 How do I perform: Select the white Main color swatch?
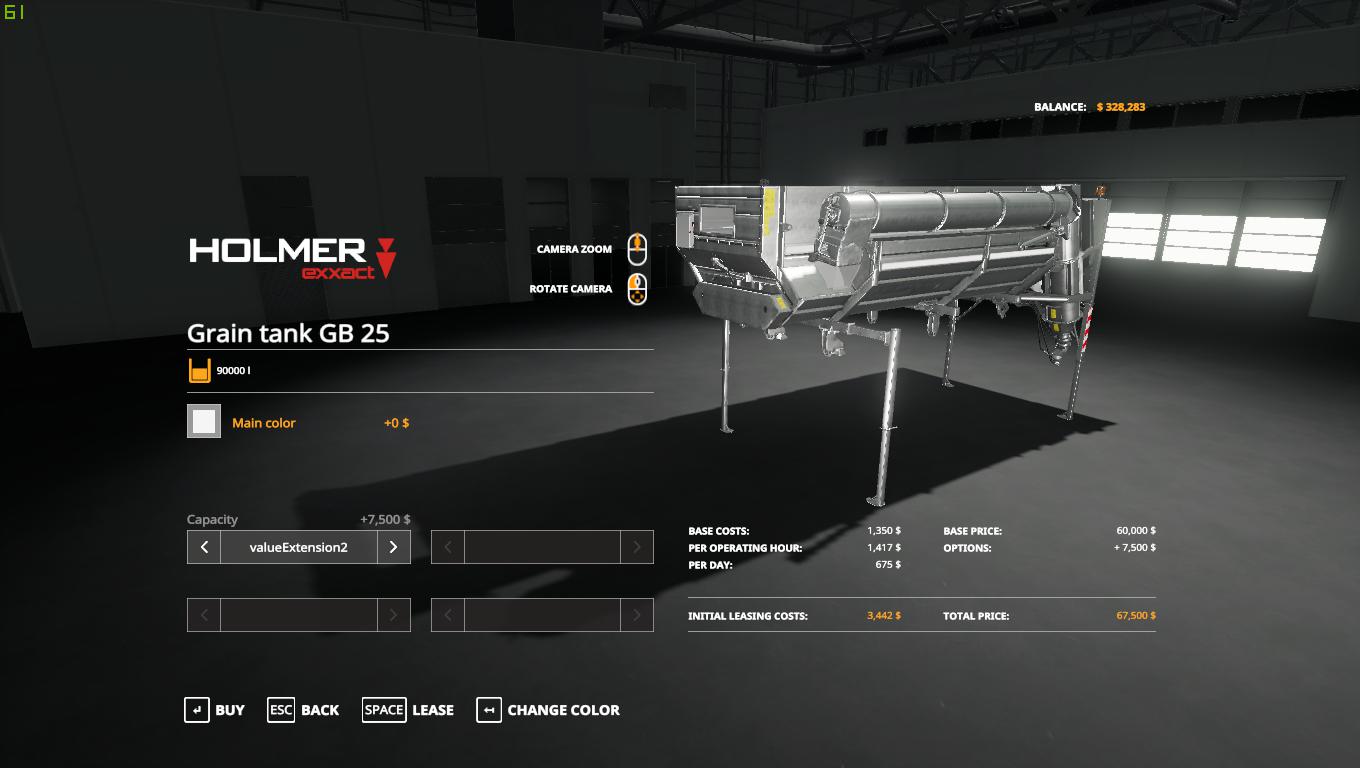click(x=204, y=422)
